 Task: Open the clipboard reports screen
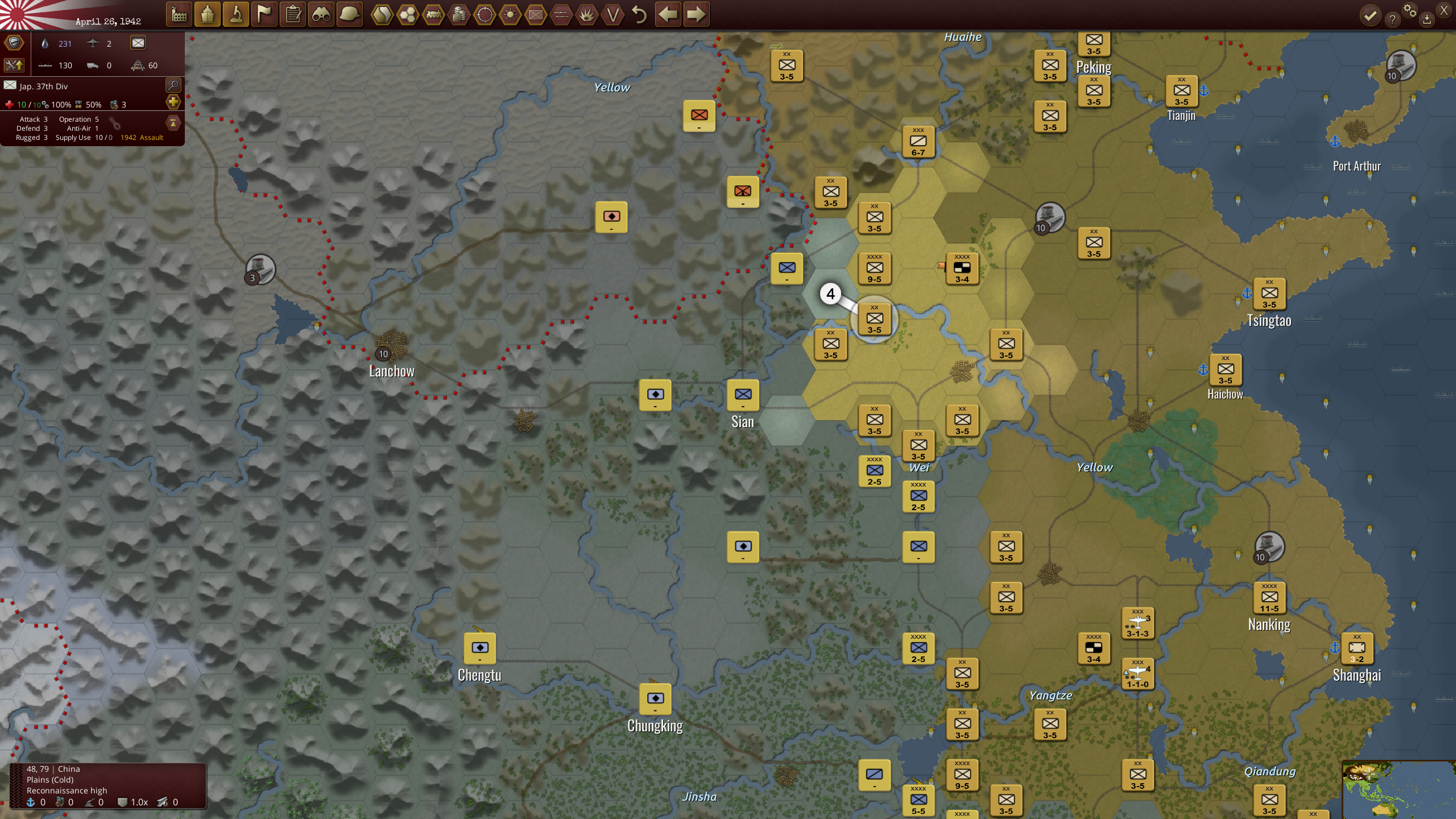[x=293, y=15]
